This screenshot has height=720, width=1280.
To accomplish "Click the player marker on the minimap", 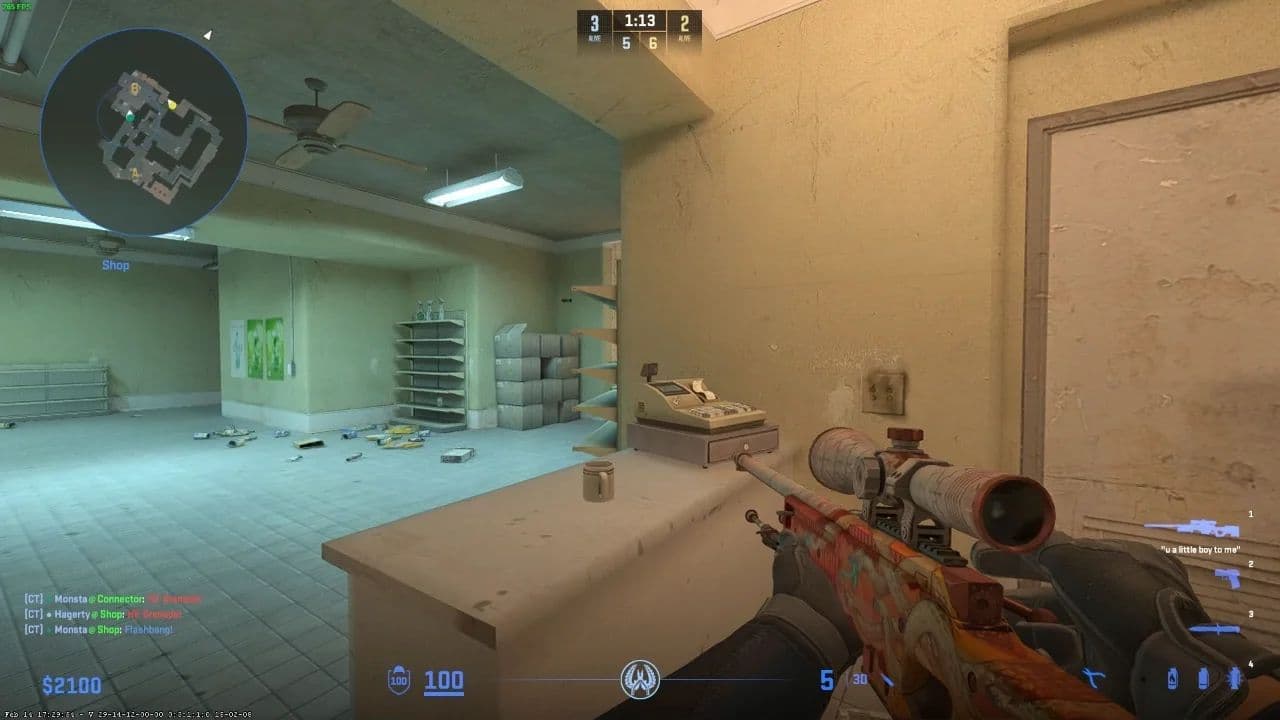I will pos(129,117).
